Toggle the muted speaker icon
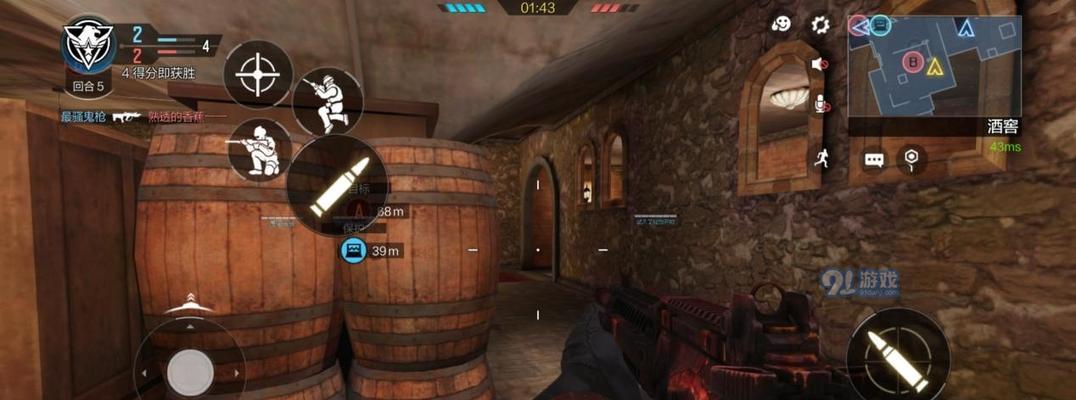This screenshot has height=400, width=1076. coord(821,65)
